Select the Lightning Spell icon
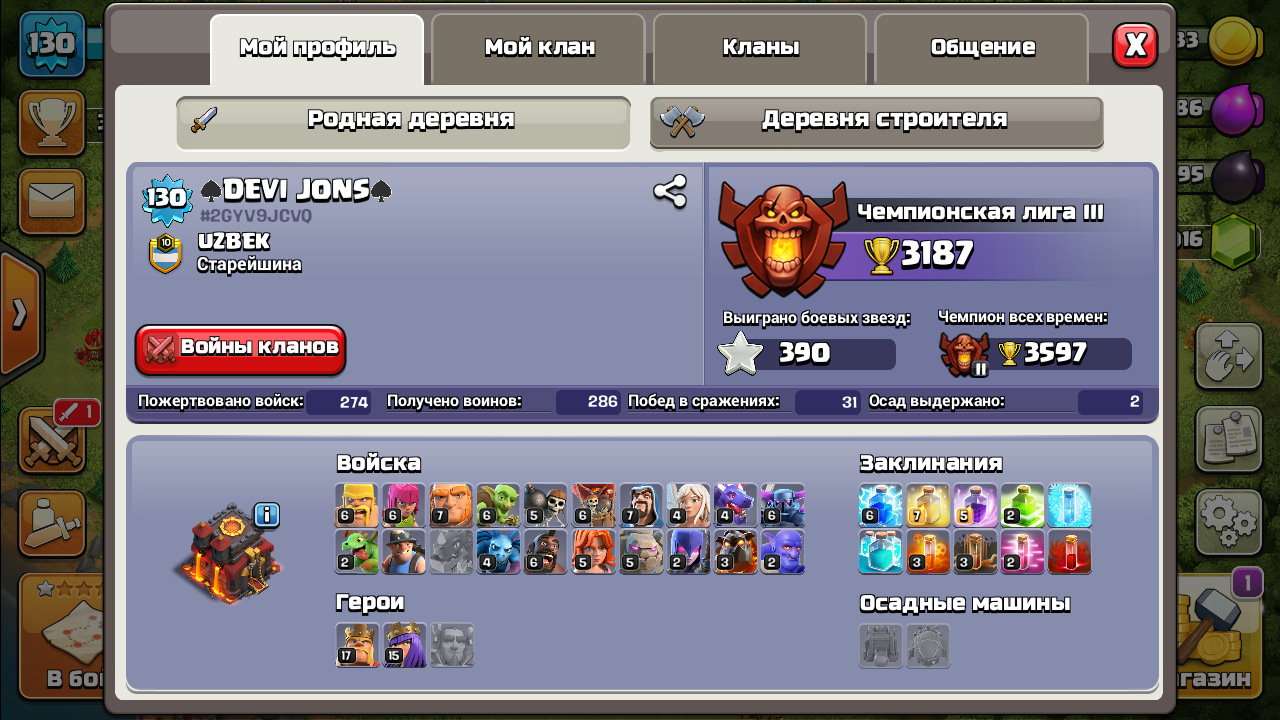Image resolution: width=1280 pixels, height=720 pixels. click(880, 505)
